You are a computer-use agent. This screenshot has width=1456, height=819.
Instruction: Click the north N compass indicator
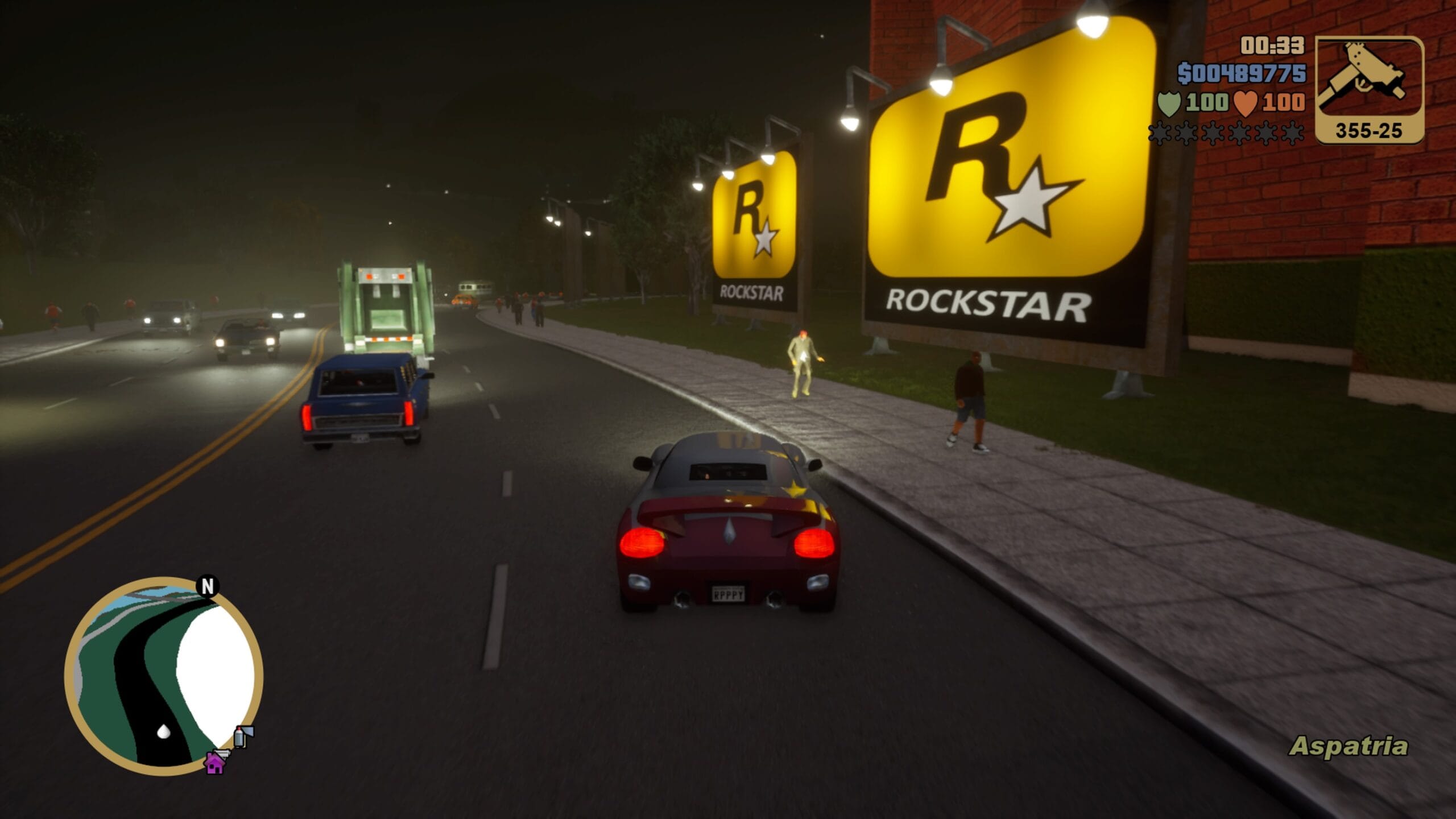[x=208, y=586]
